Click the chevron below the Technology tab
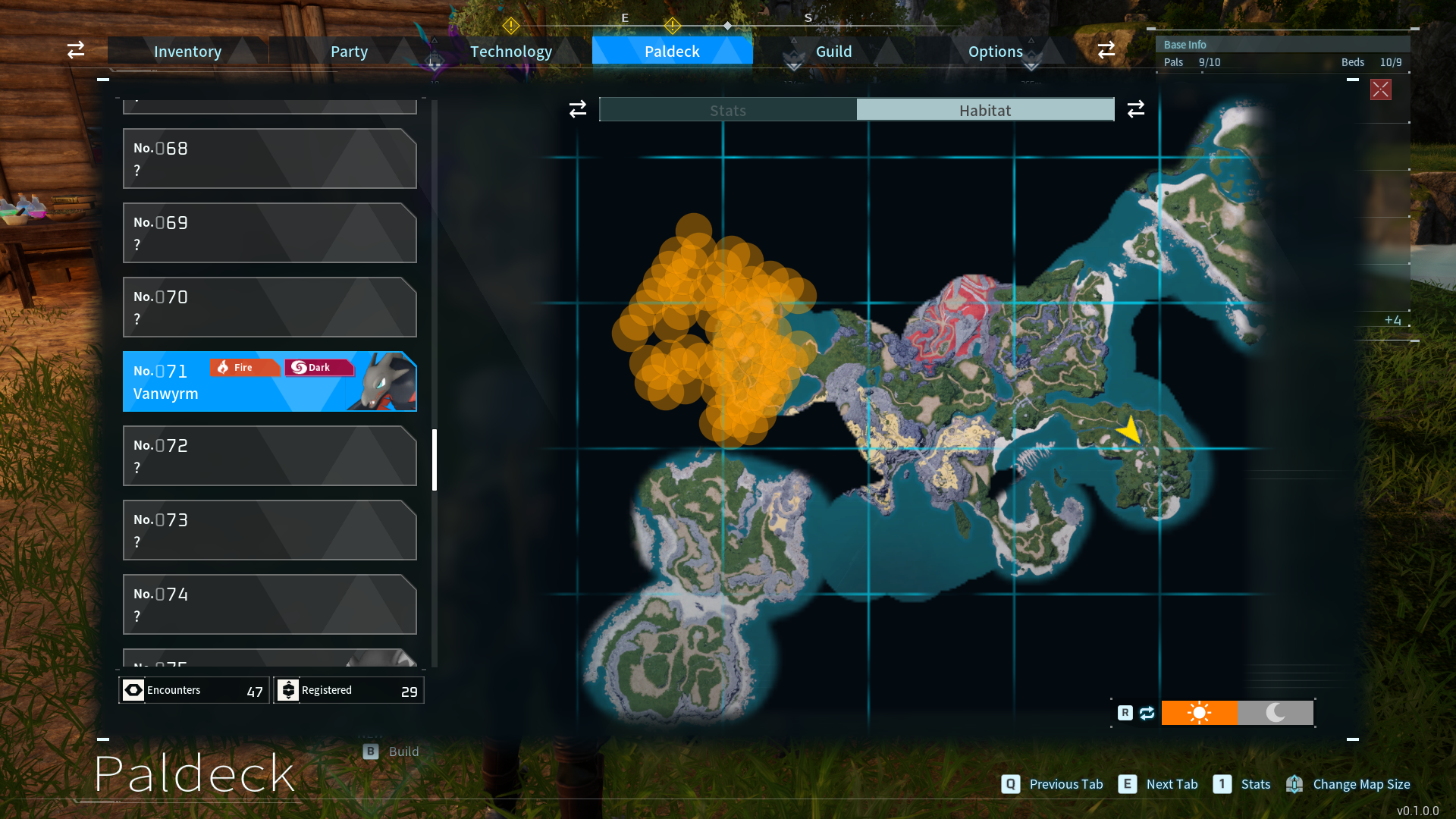This screenshot has height=819, width=1456. pyautogui.click(x=793, y=68)
